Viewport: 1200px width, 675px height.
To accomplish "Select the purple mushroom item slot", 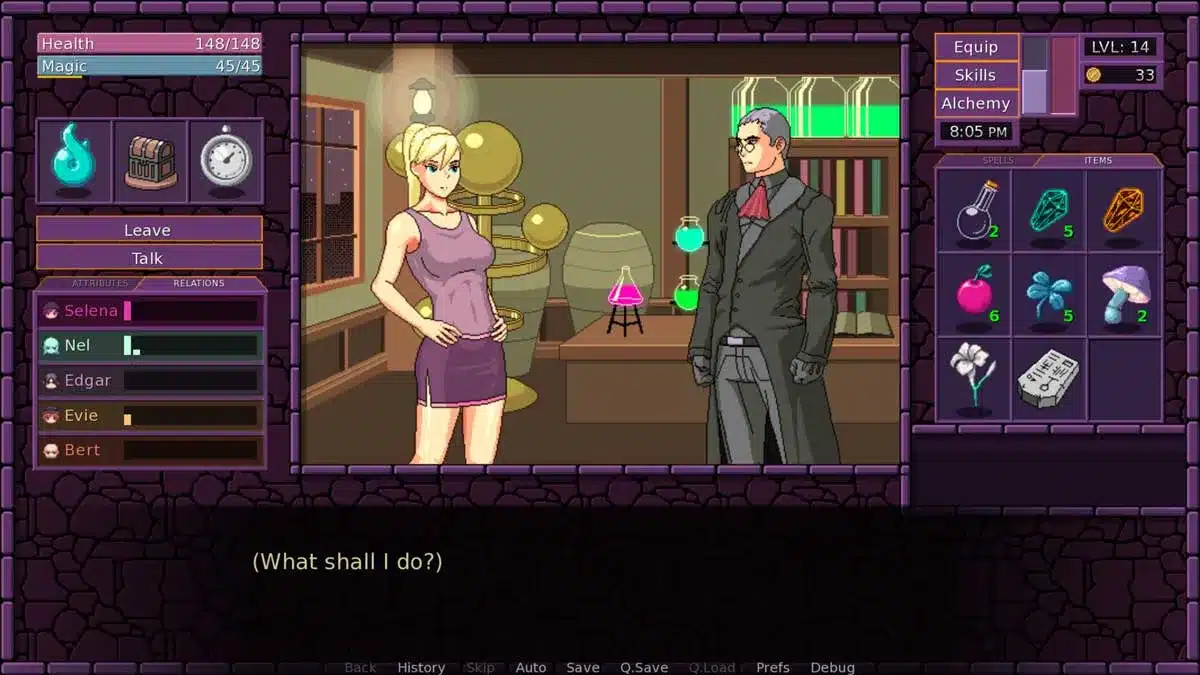I will (1124, 294).
